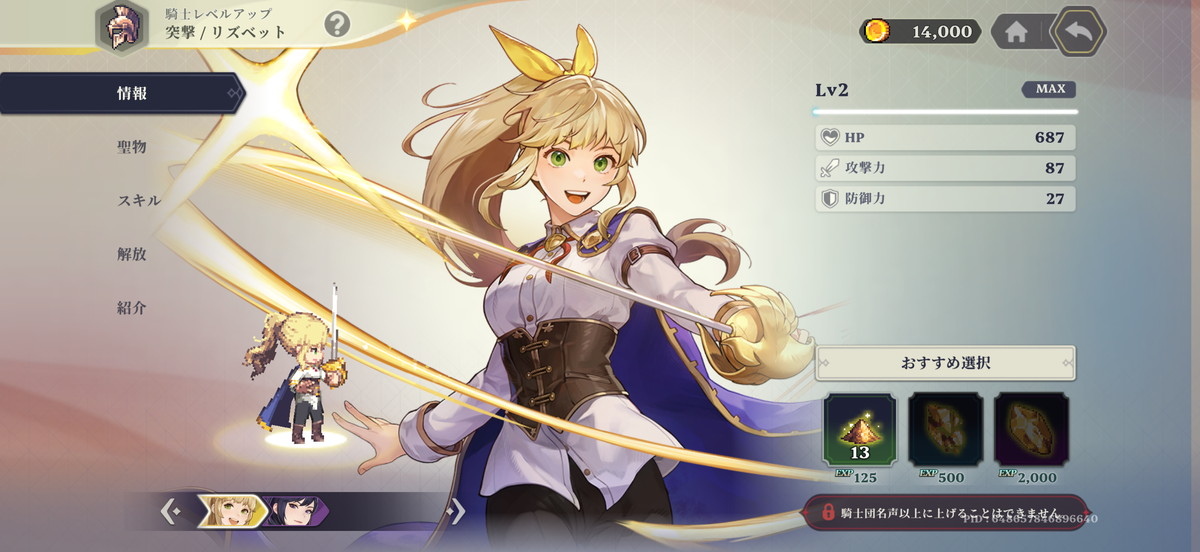The image size is (1200, 552).
Task: Show the 解放 tab
Action: pos(132,254)
